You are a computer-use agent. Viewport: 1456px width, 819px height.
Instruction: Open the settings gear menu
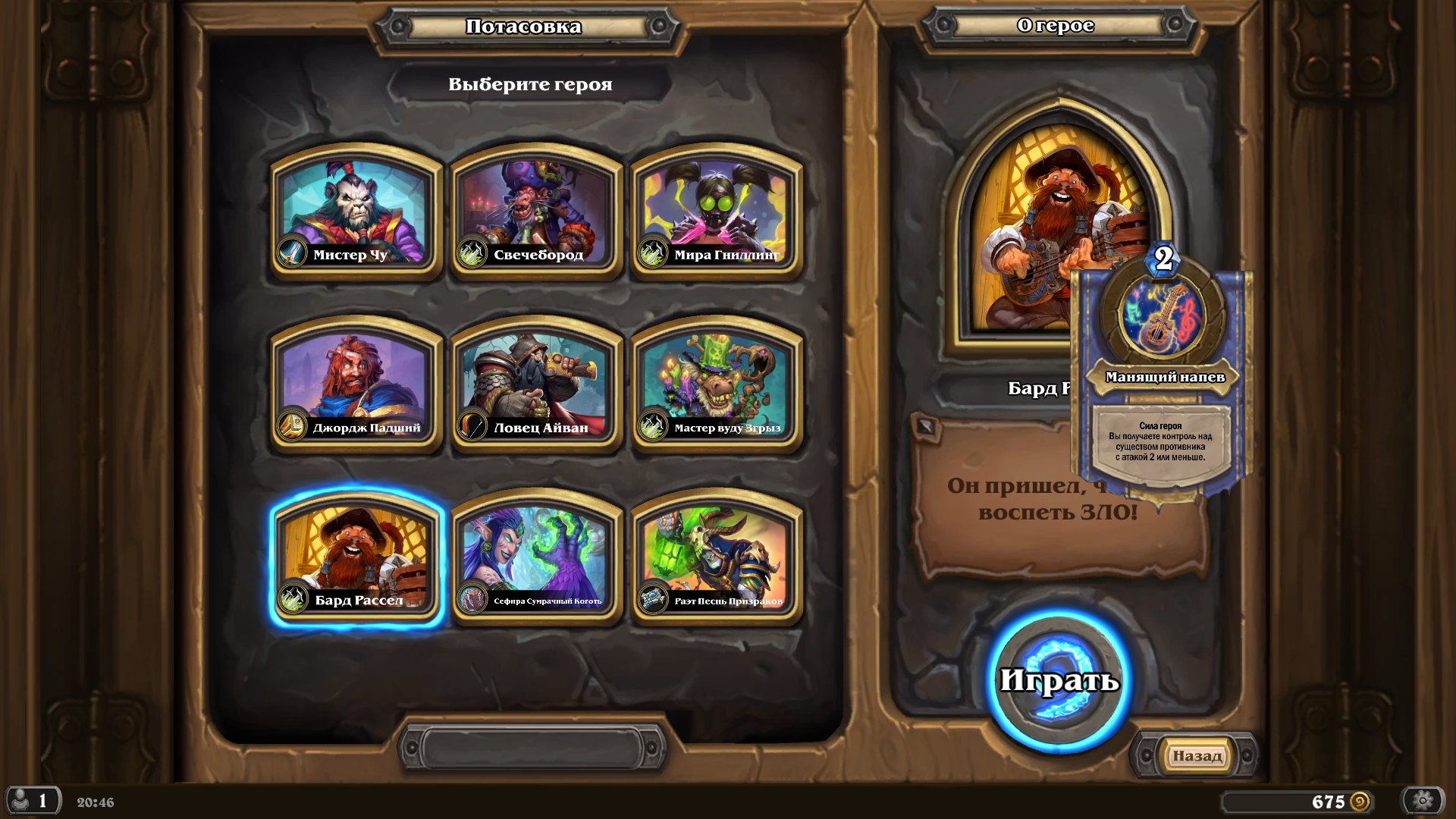[1423, 801]
